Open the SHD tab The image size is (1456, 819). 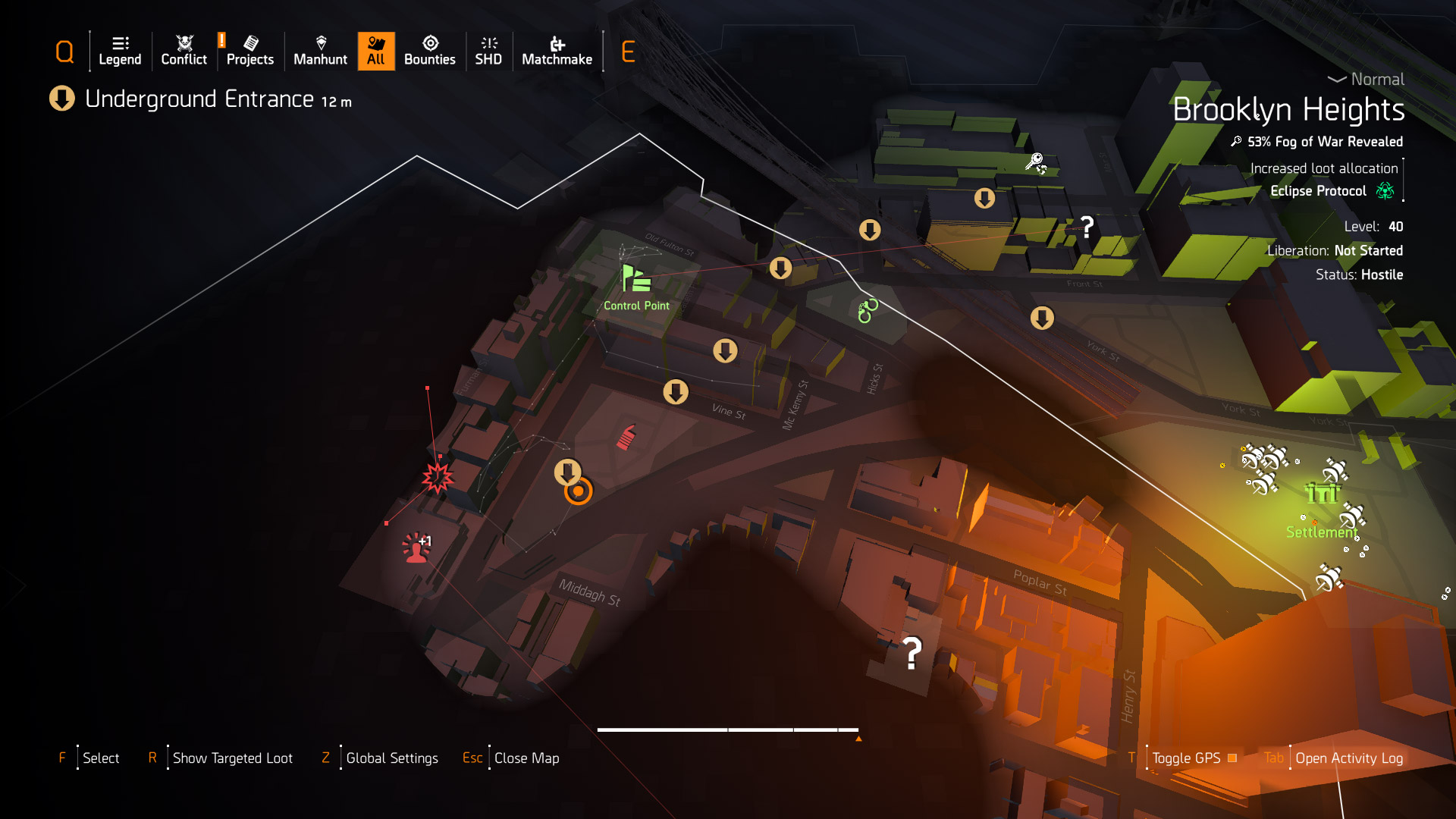[x=488, y=52]
